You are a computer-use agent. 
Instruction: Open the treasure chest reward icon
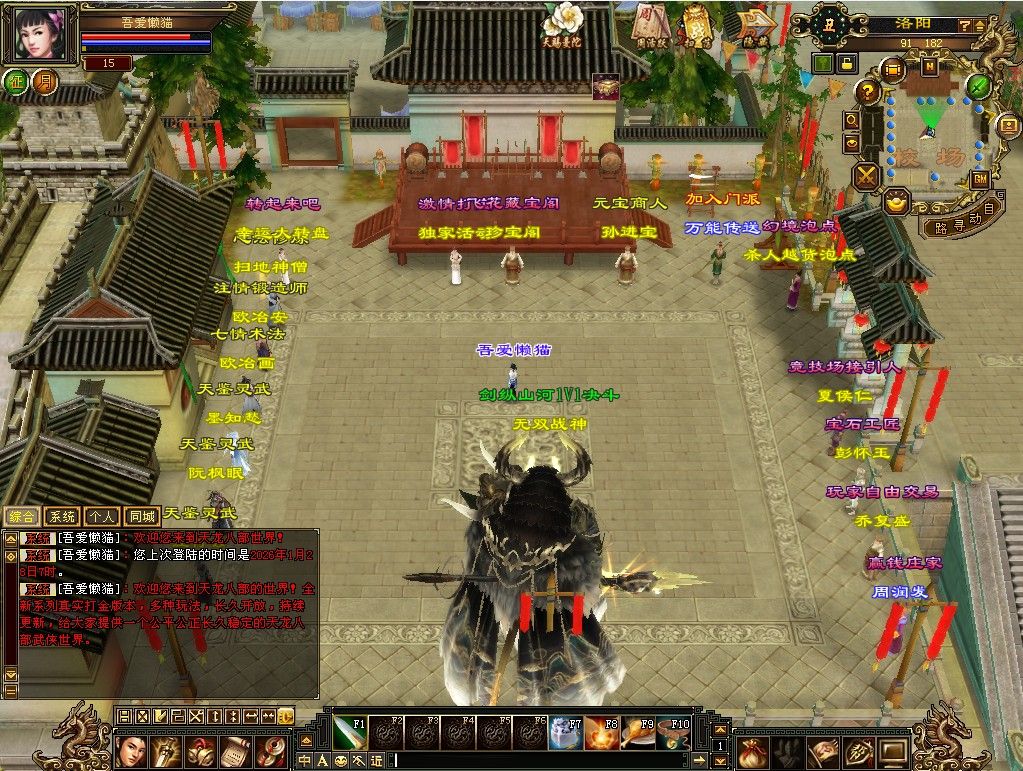point(606,87)
